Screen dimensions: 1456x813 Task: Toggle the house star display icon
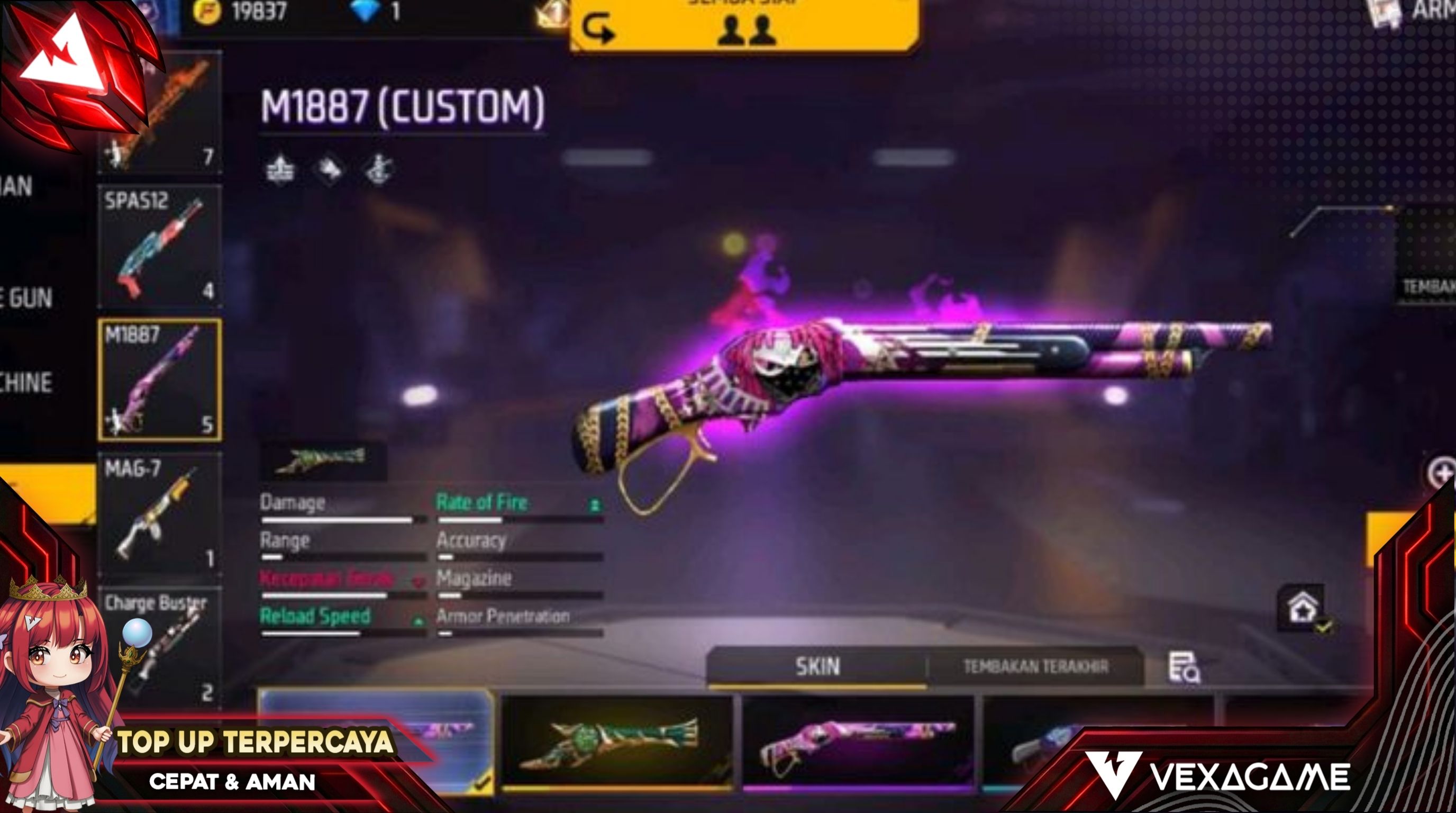pos(1302,608)
